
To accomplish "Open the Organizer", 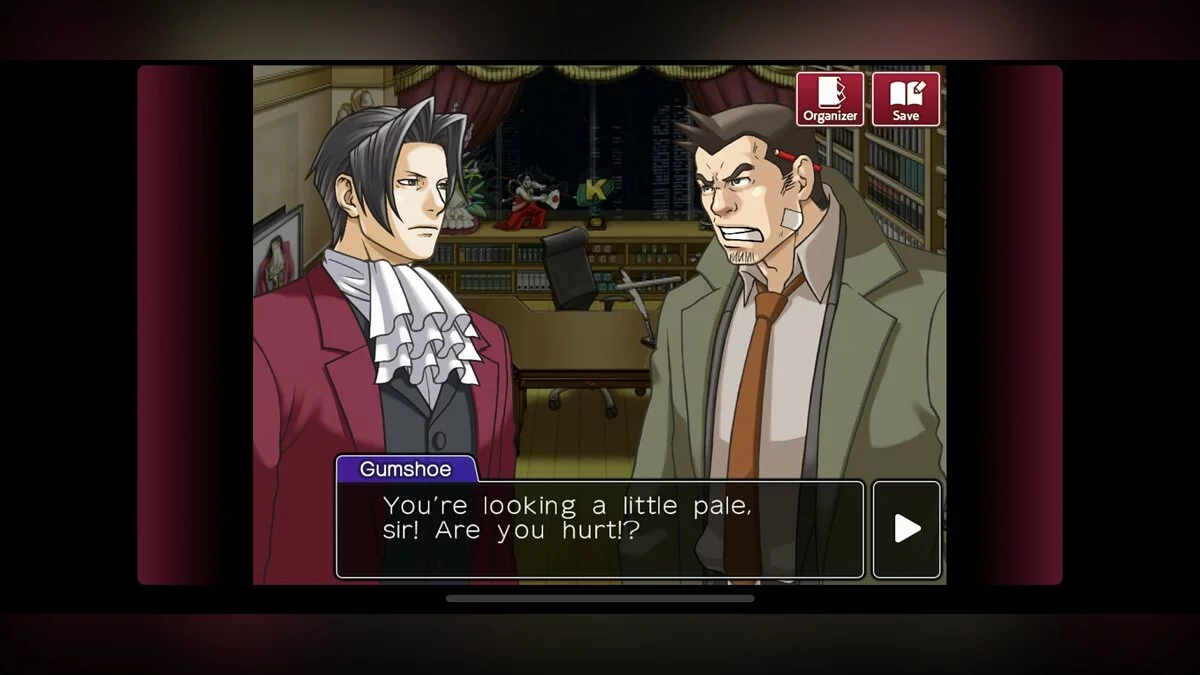I will 830,99.
